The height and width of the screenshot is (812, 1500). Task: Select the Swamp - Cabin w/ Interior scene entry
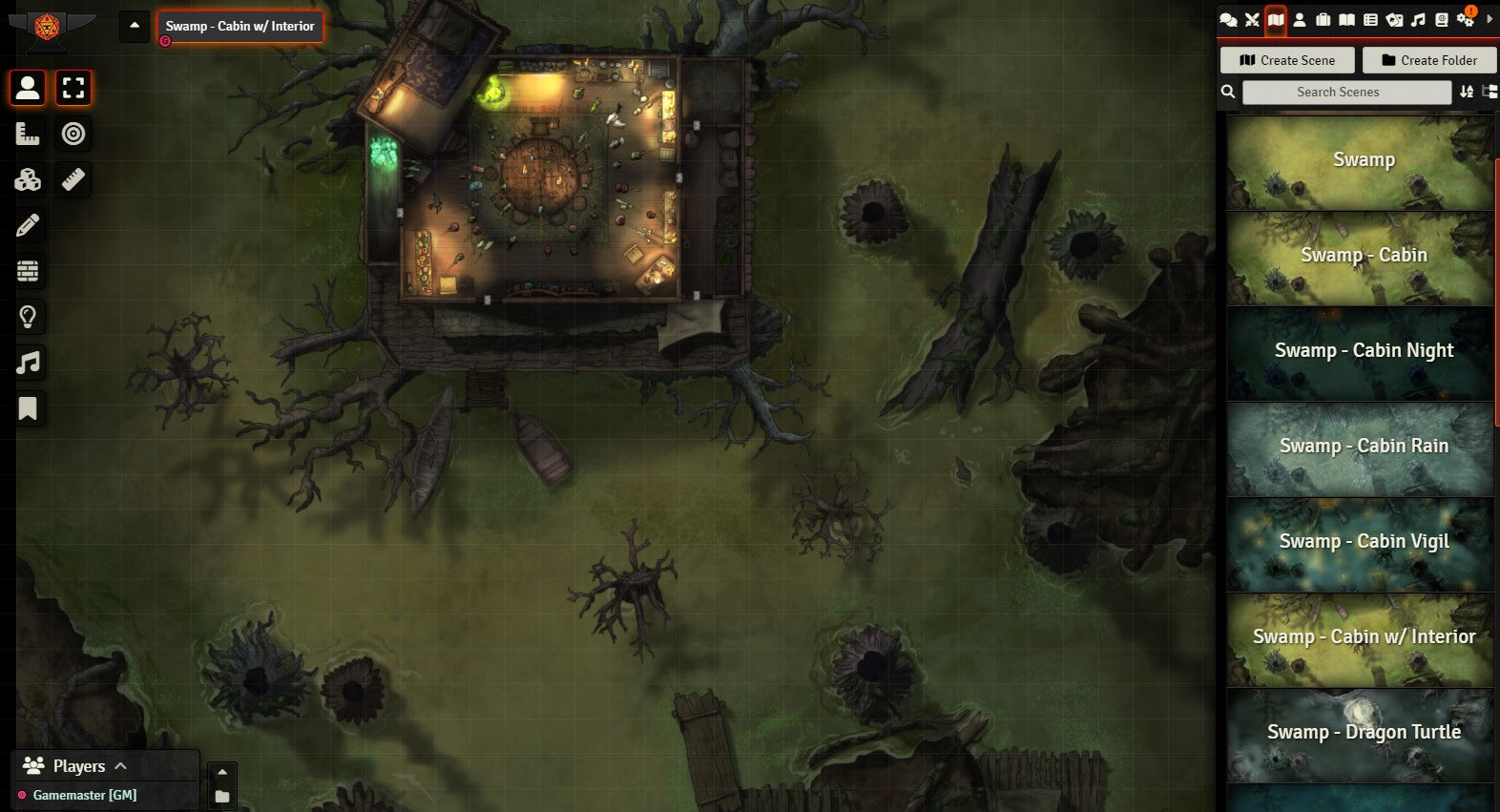(x=1361, y=637)
